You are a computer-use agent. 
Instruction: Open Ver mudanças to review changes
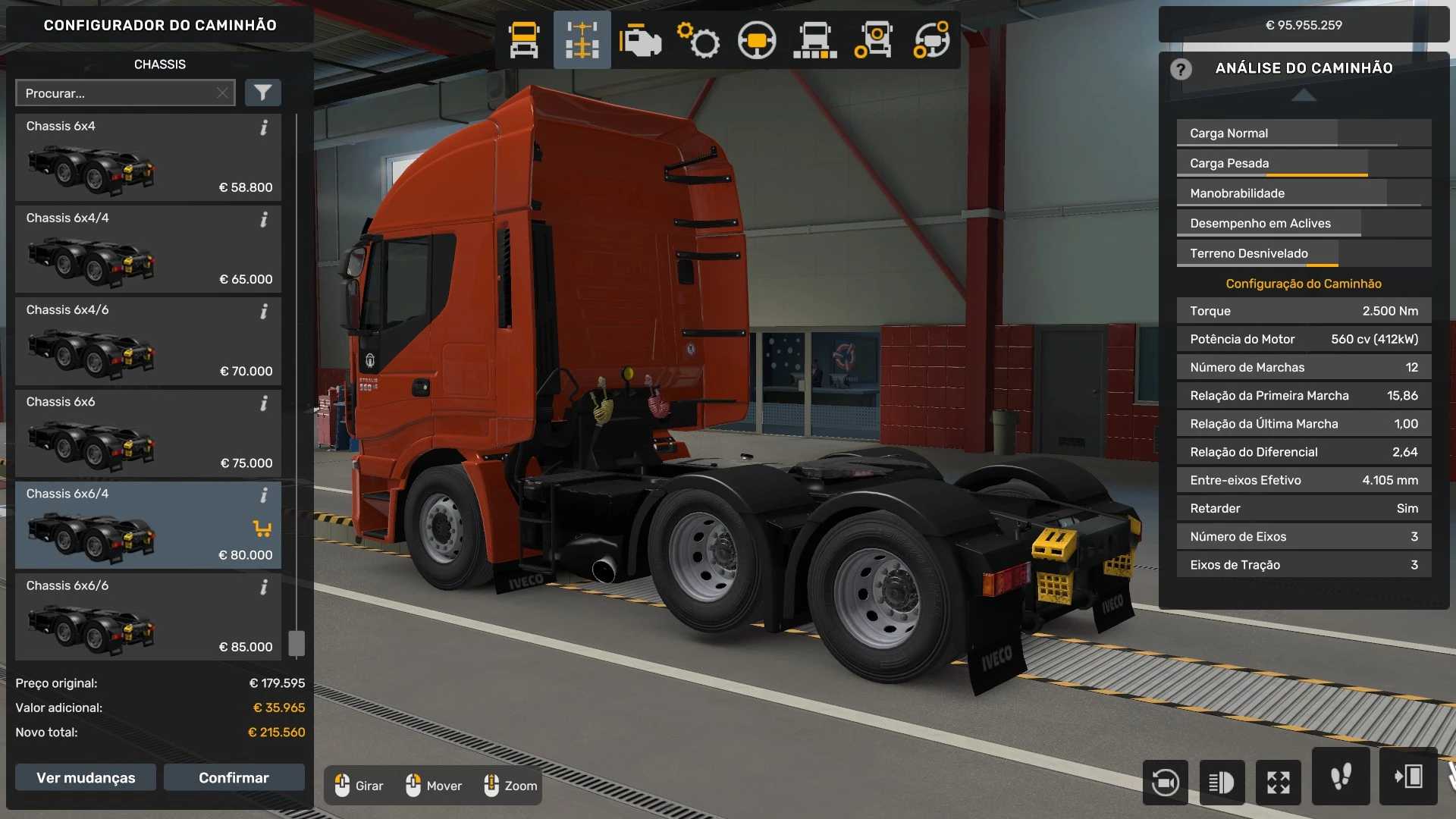(86, 777)
